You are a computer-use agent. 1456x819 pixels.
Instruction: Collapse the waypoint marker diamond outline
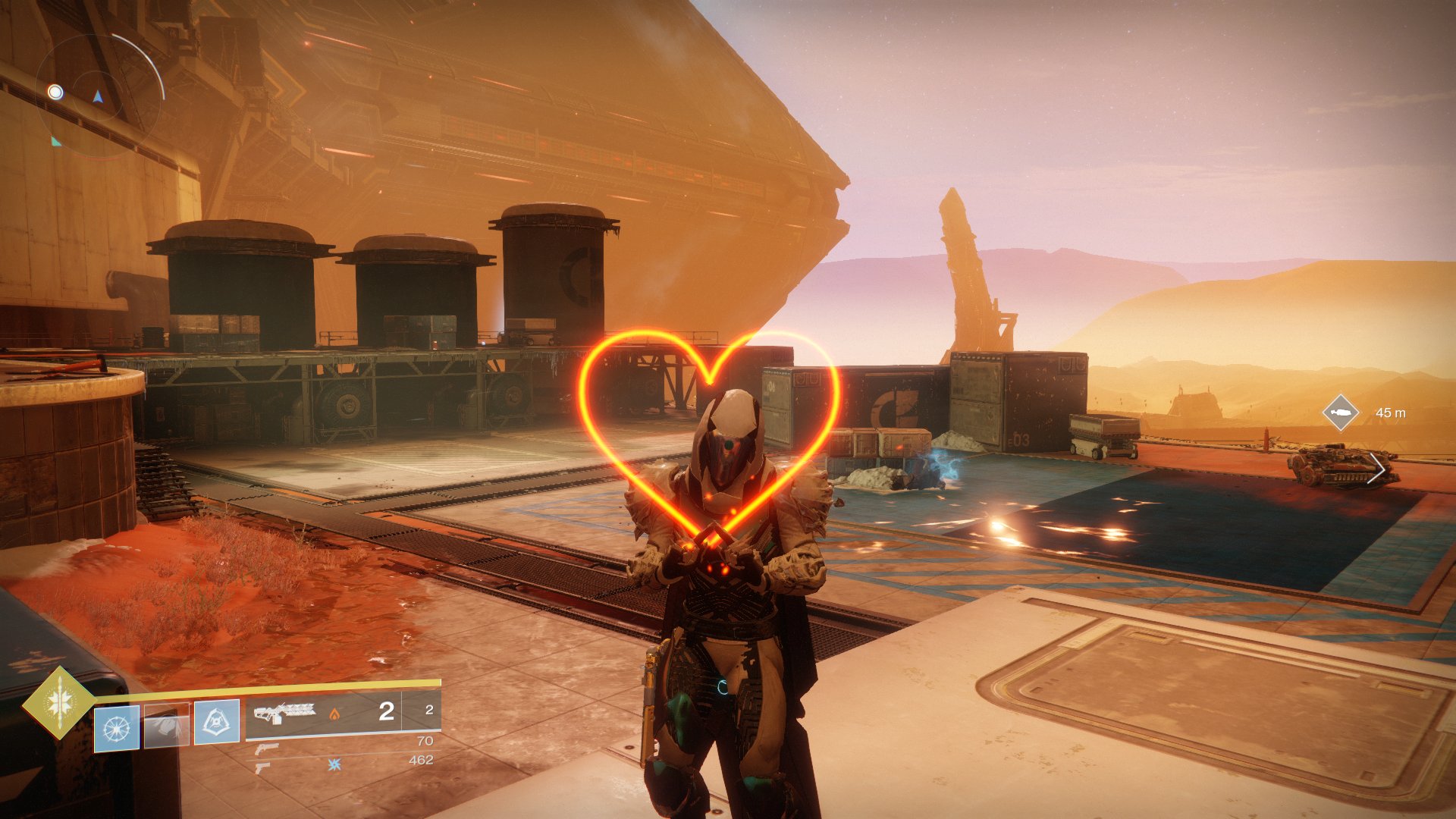pos(1339,413)
